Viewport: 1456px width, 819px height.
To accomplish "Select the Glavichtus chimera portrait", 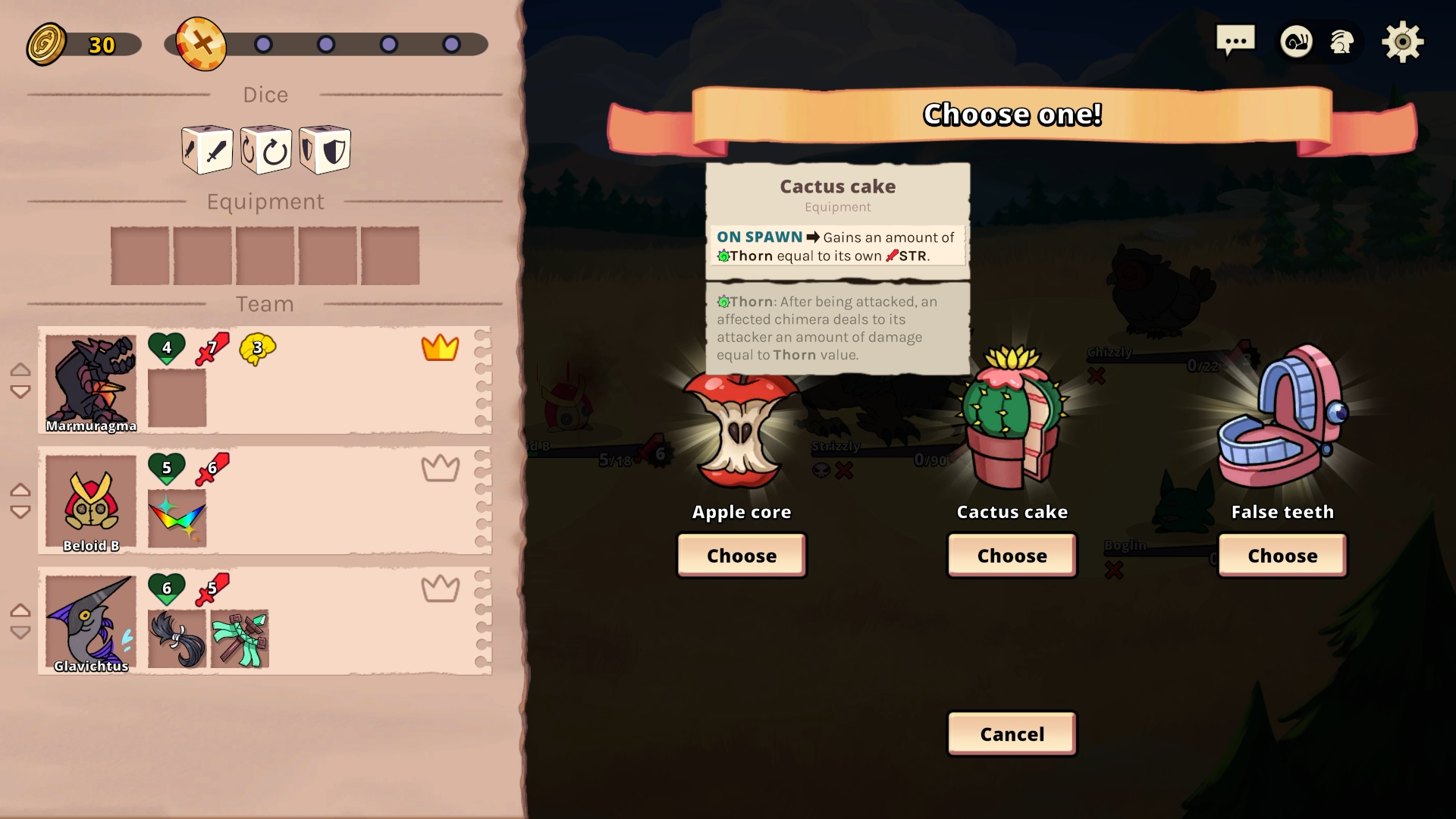I will point(91,622).
